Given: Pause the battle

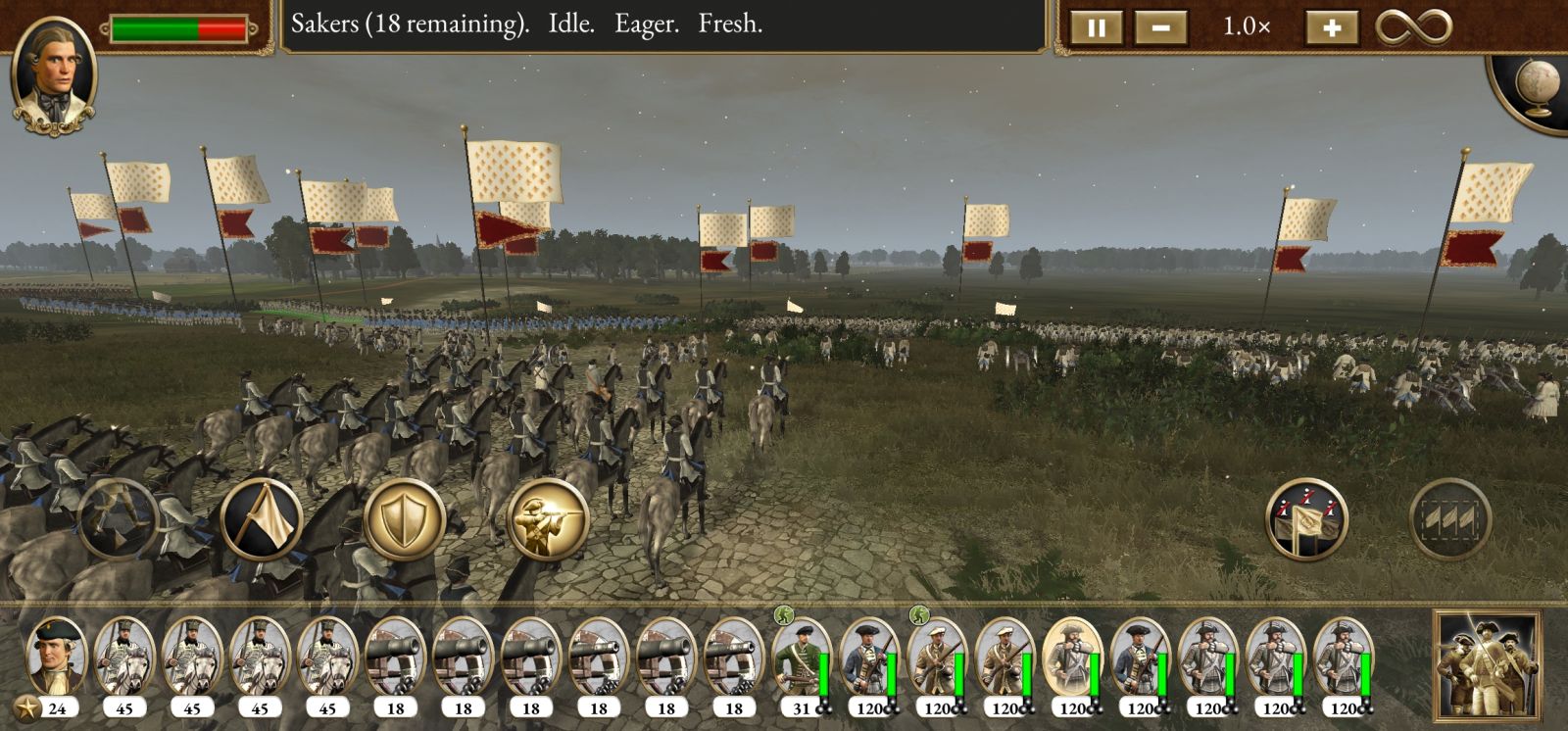Looking at the screenshot, I should [1097, 27].
